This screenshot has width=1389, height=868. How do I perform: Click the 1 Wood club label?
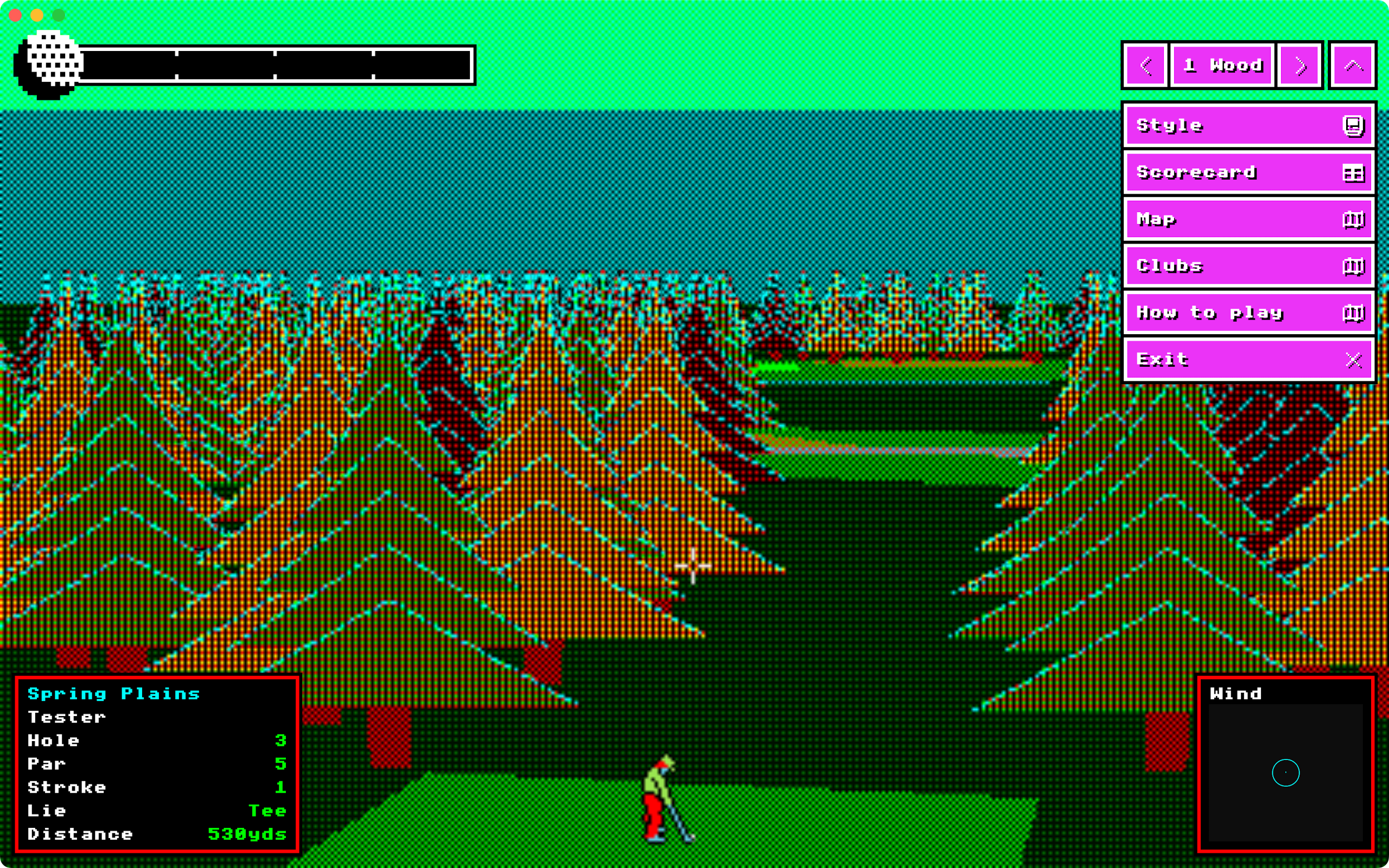point(1222,66)
